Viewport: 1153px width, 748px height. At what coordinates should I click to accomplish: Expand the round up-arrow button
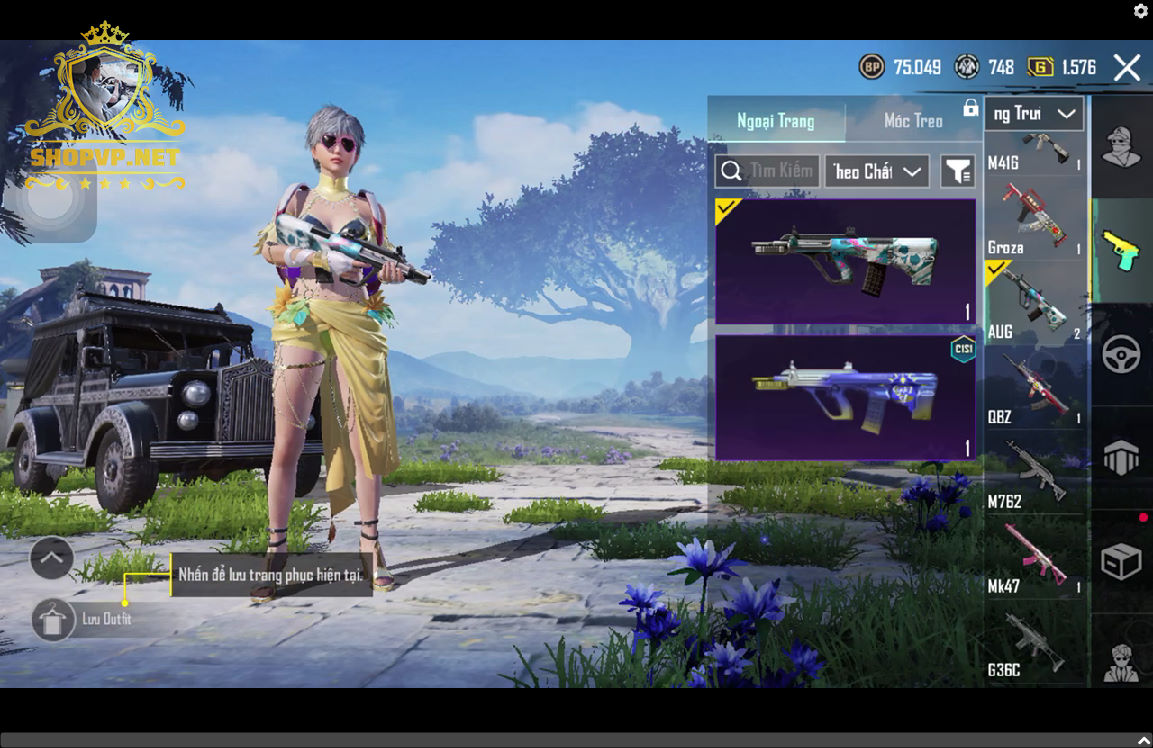point(52,558)
